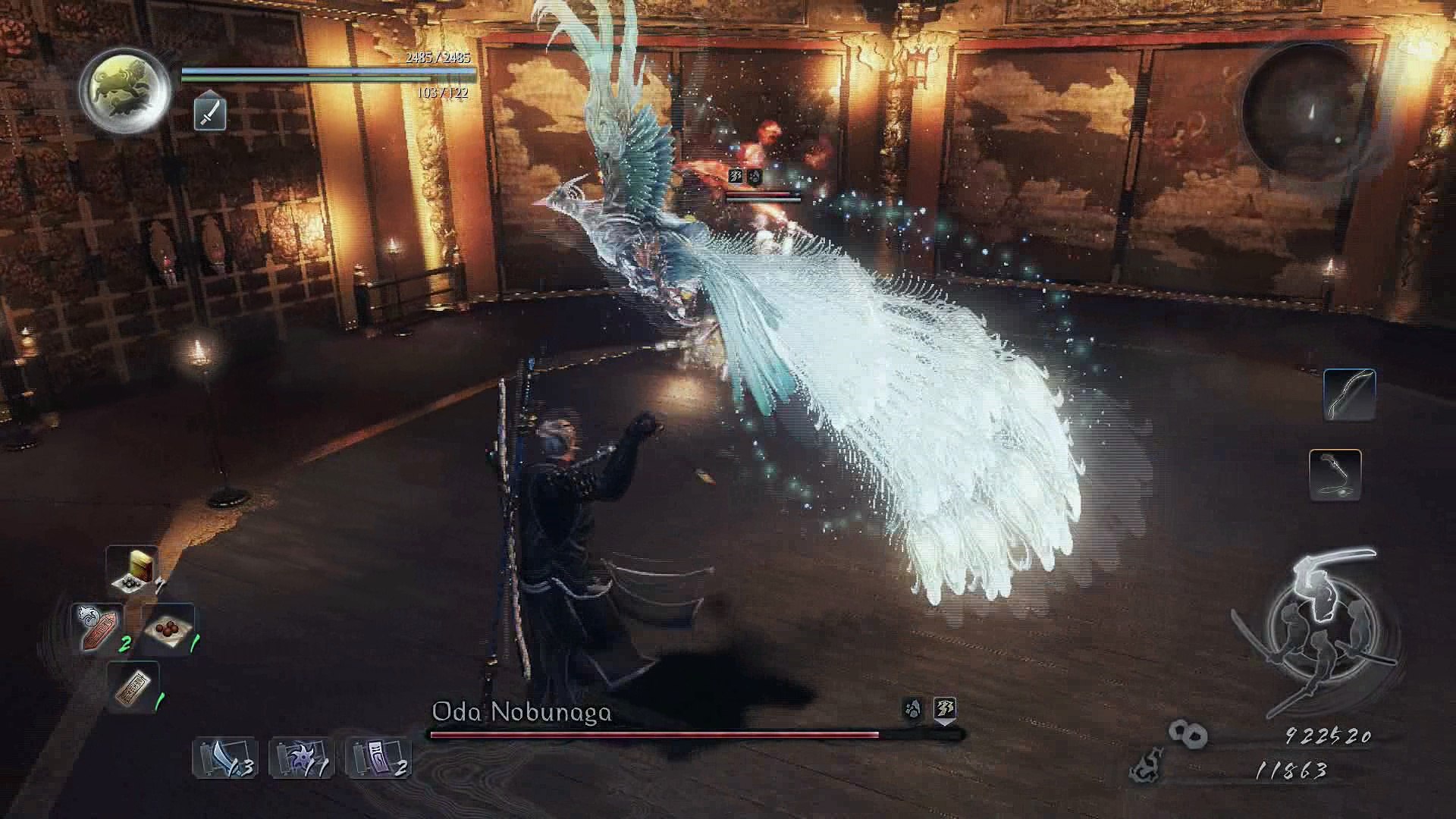The width and height of the screenshot is (1456, 819).
Task: Click the guardian spirit emblem icon
Action: pyautogui.click(x=126, y=90)
